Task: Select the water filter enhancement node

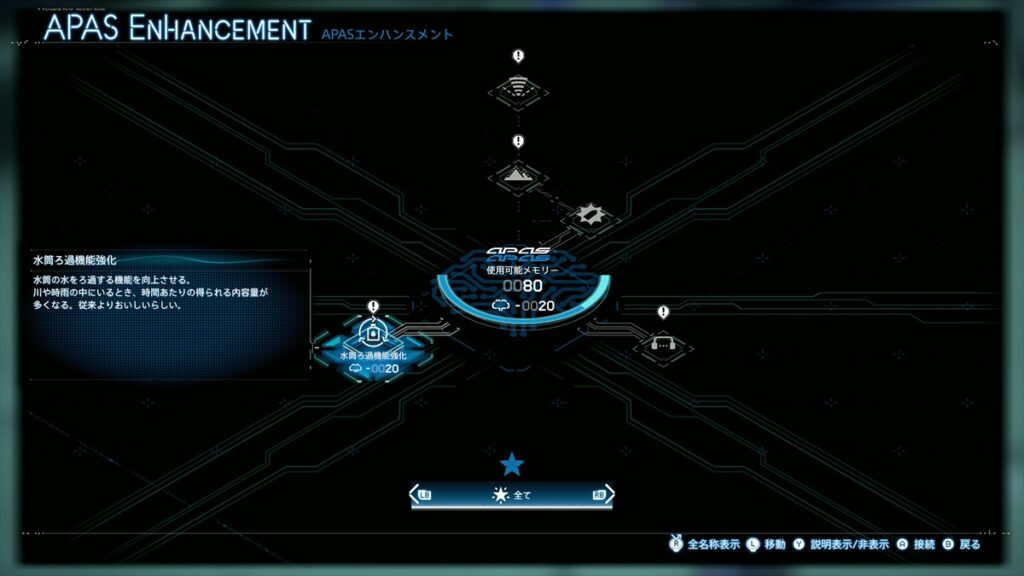Action: (x=373, y=334)
